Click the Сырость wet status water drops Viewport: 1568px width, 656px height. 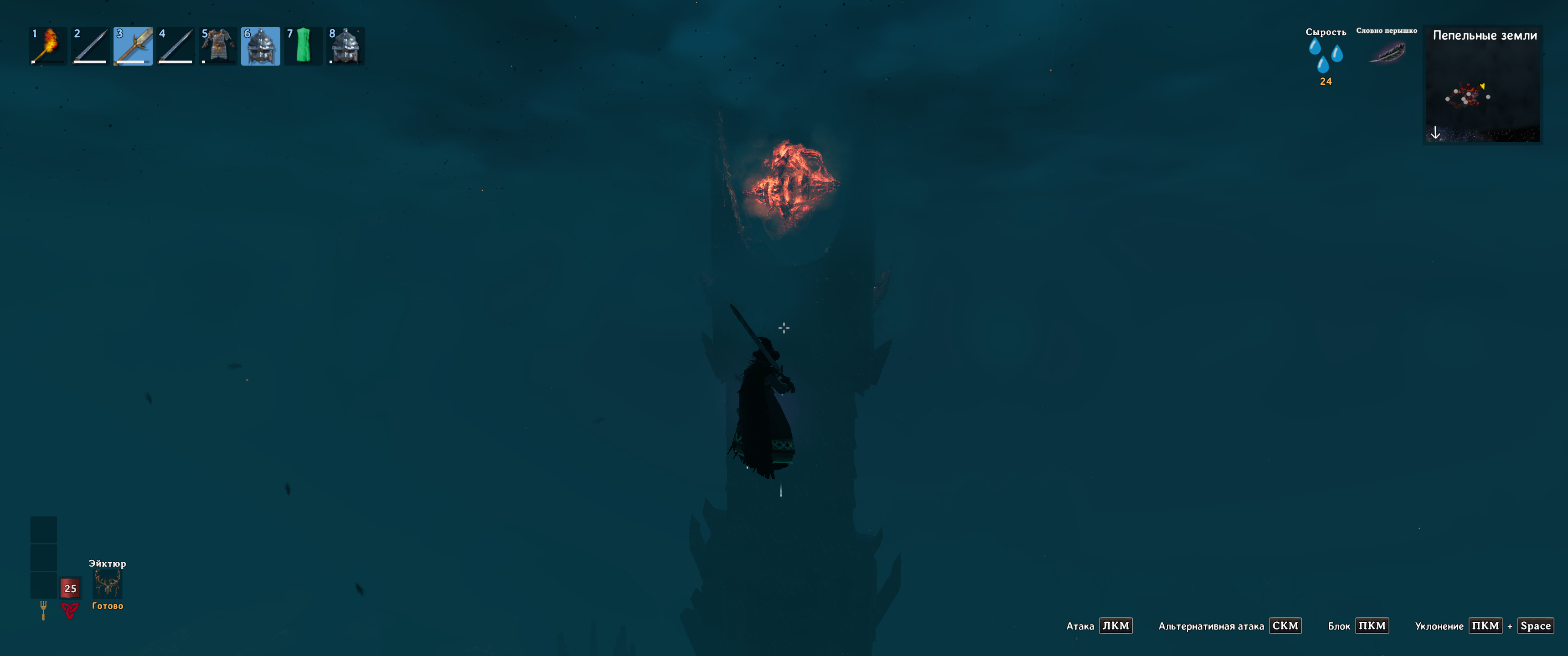tap(1325, 56)
